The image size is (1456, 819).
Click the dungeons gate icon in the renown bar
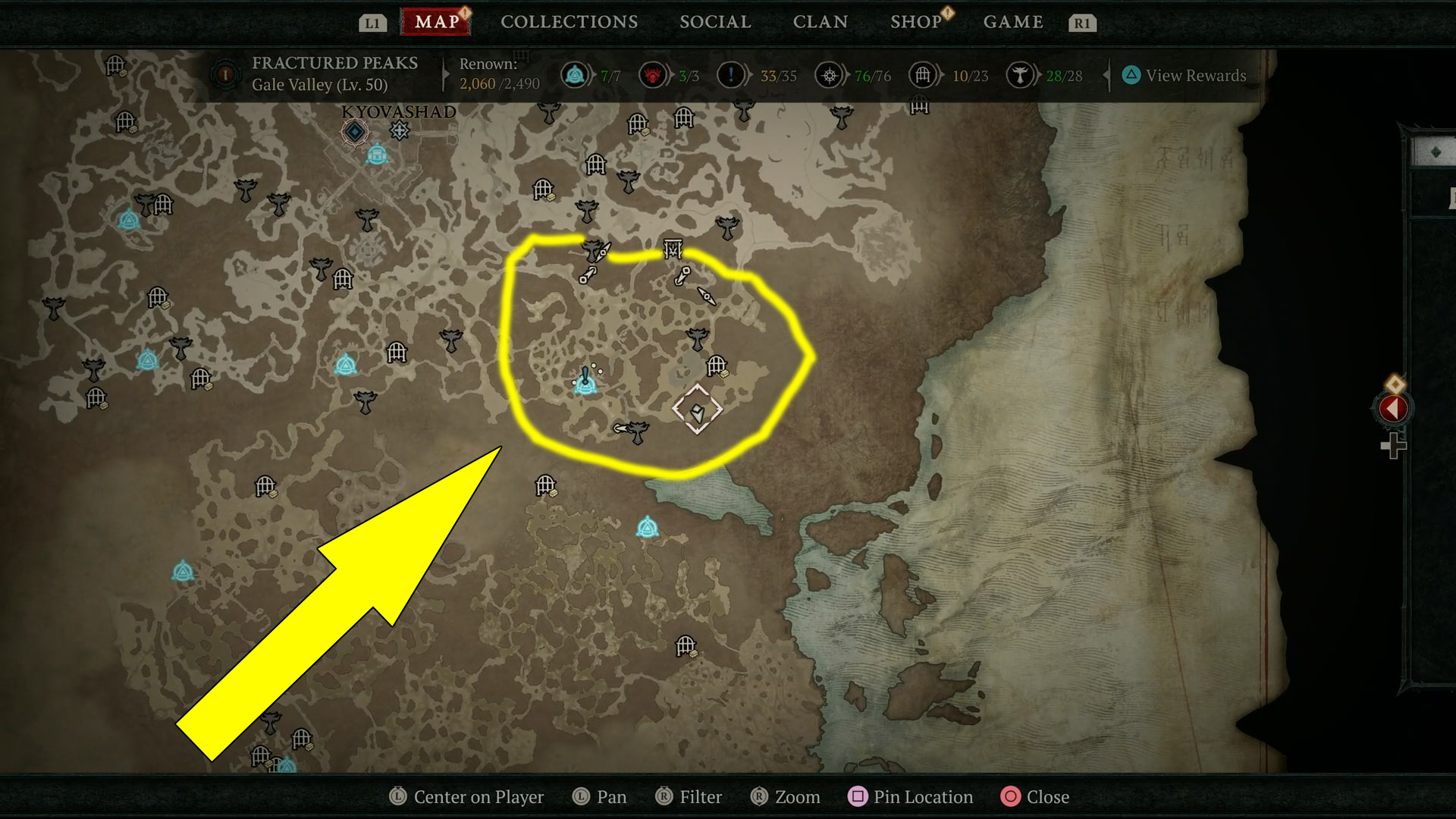[922, 75]
